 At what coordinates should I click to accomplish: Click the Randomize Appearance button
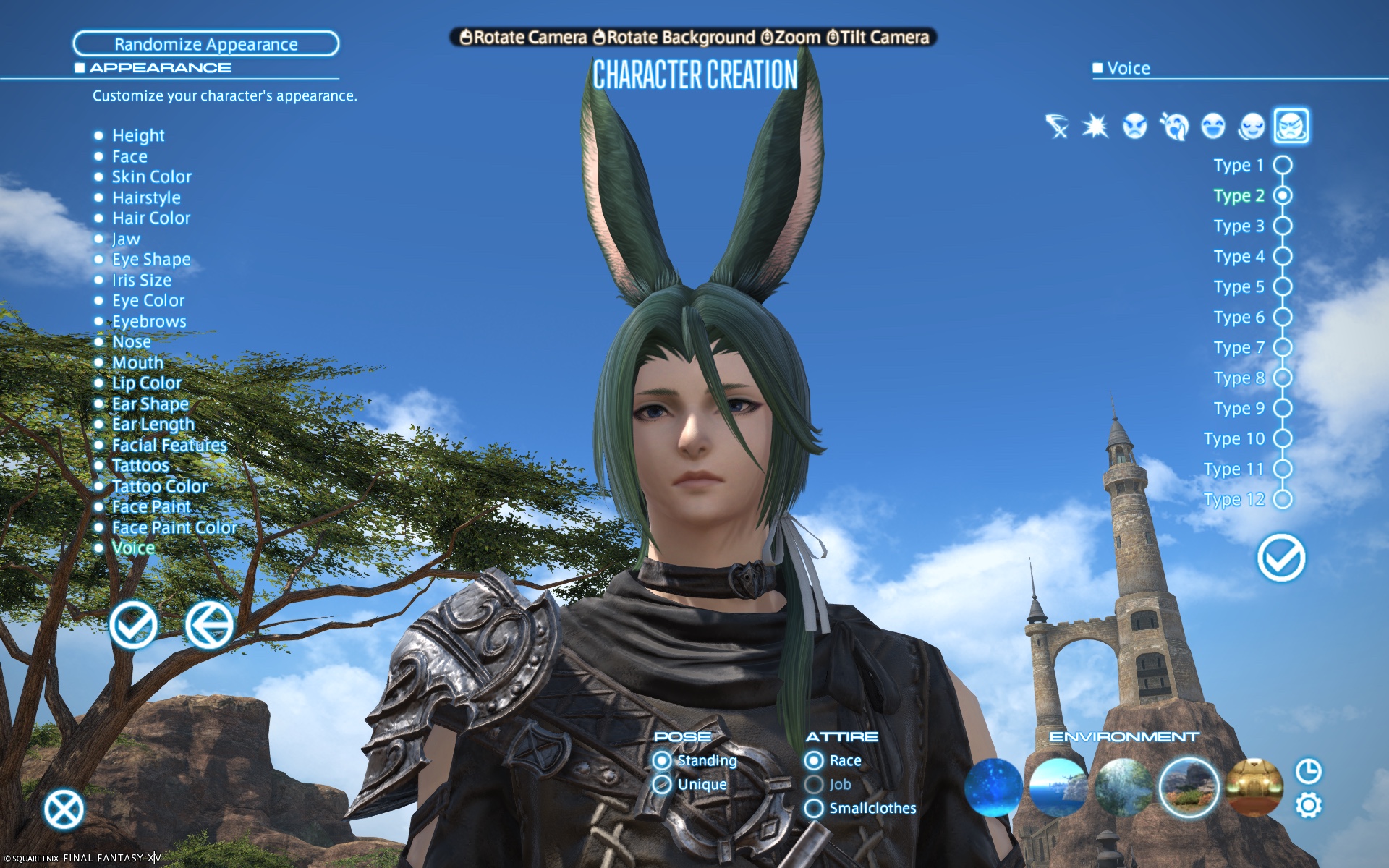pos(205,44)
